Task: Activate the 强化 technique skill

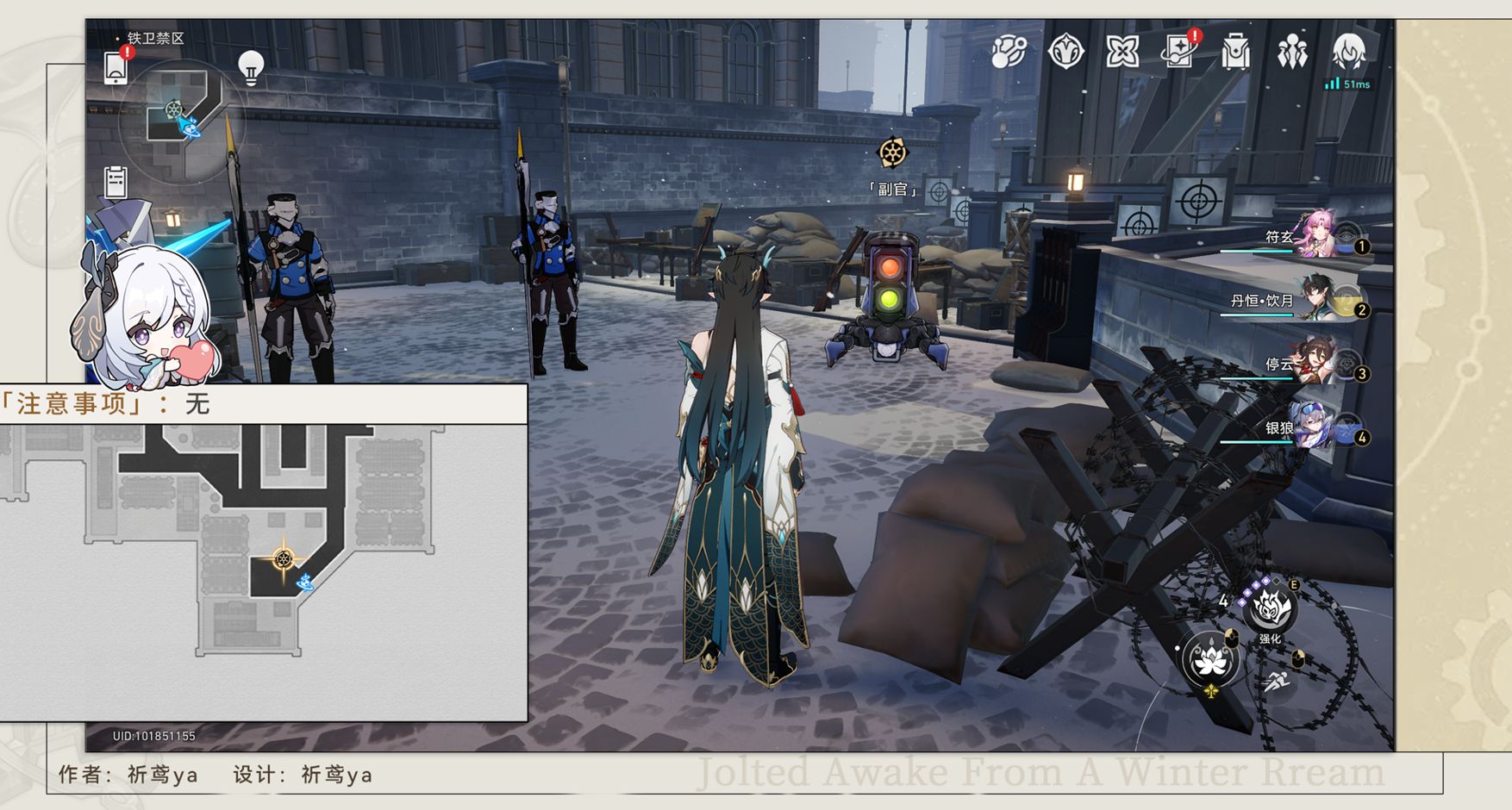Action: pos(1270,607)
